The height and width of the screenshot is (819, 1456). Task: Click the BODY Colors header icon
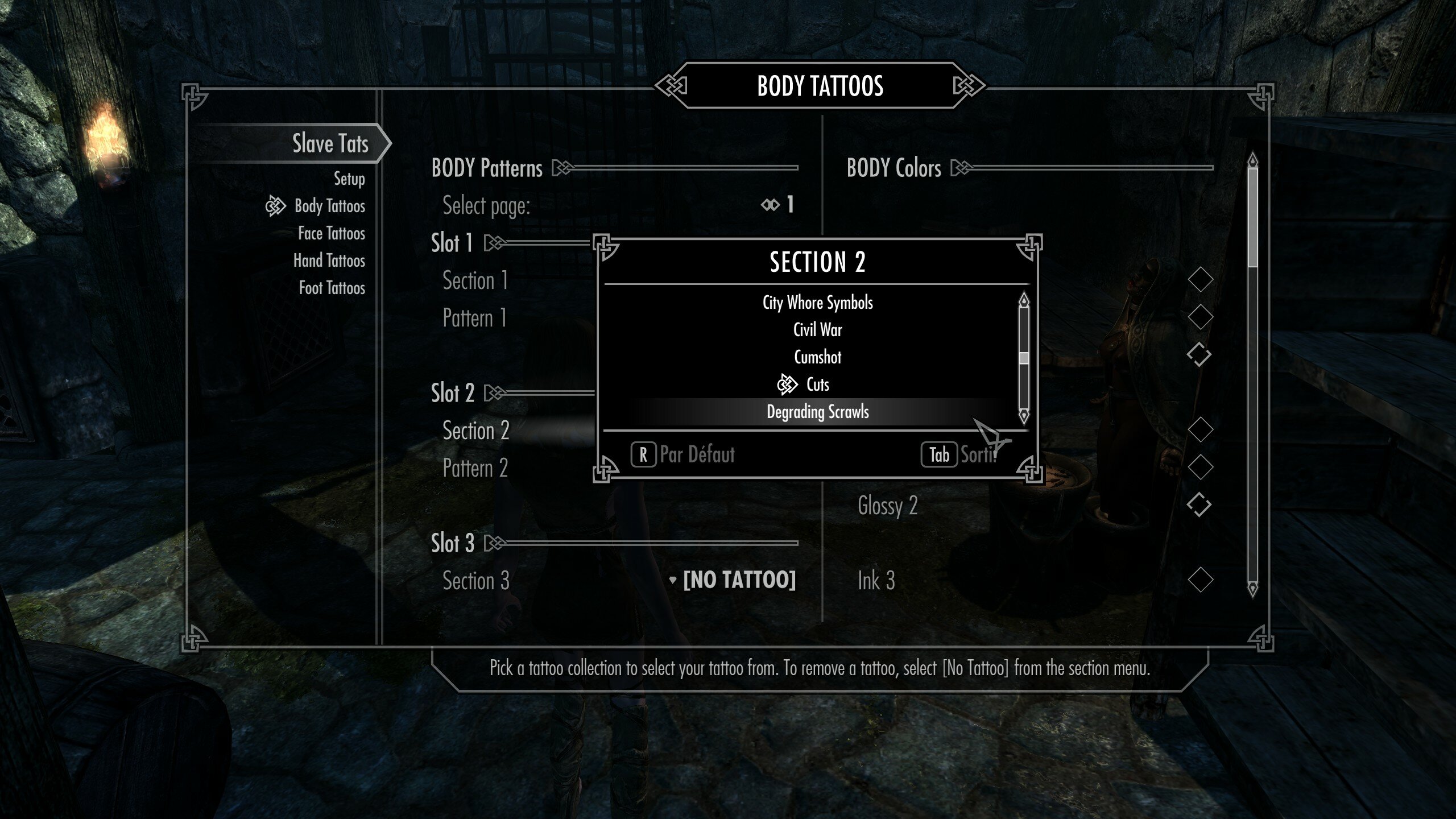[961, 168]
